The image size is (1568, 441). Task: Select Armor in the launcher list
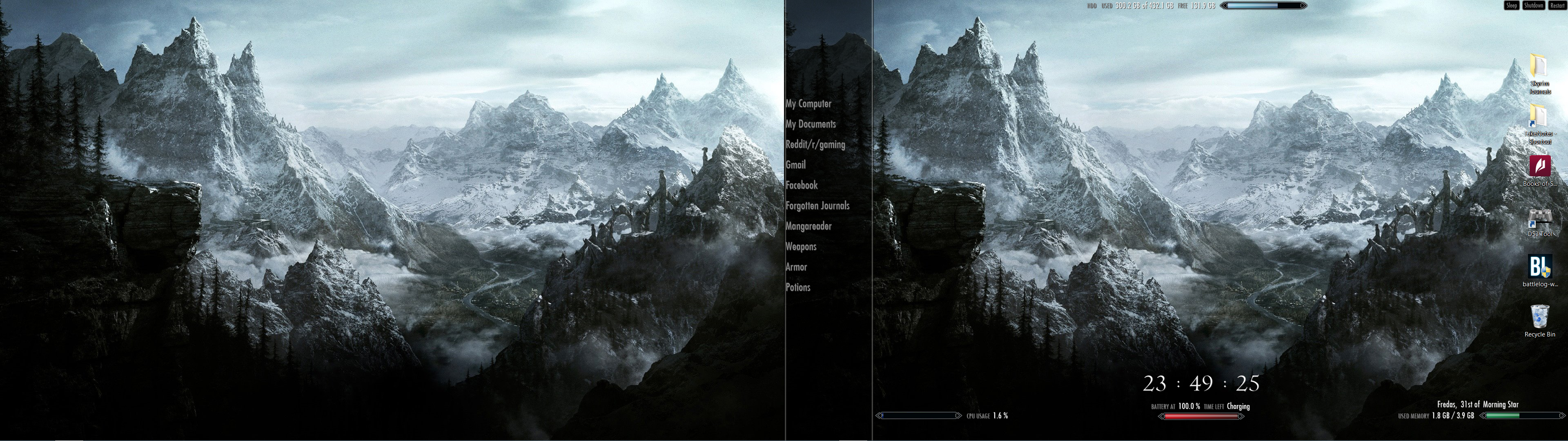tap(796, 267)
